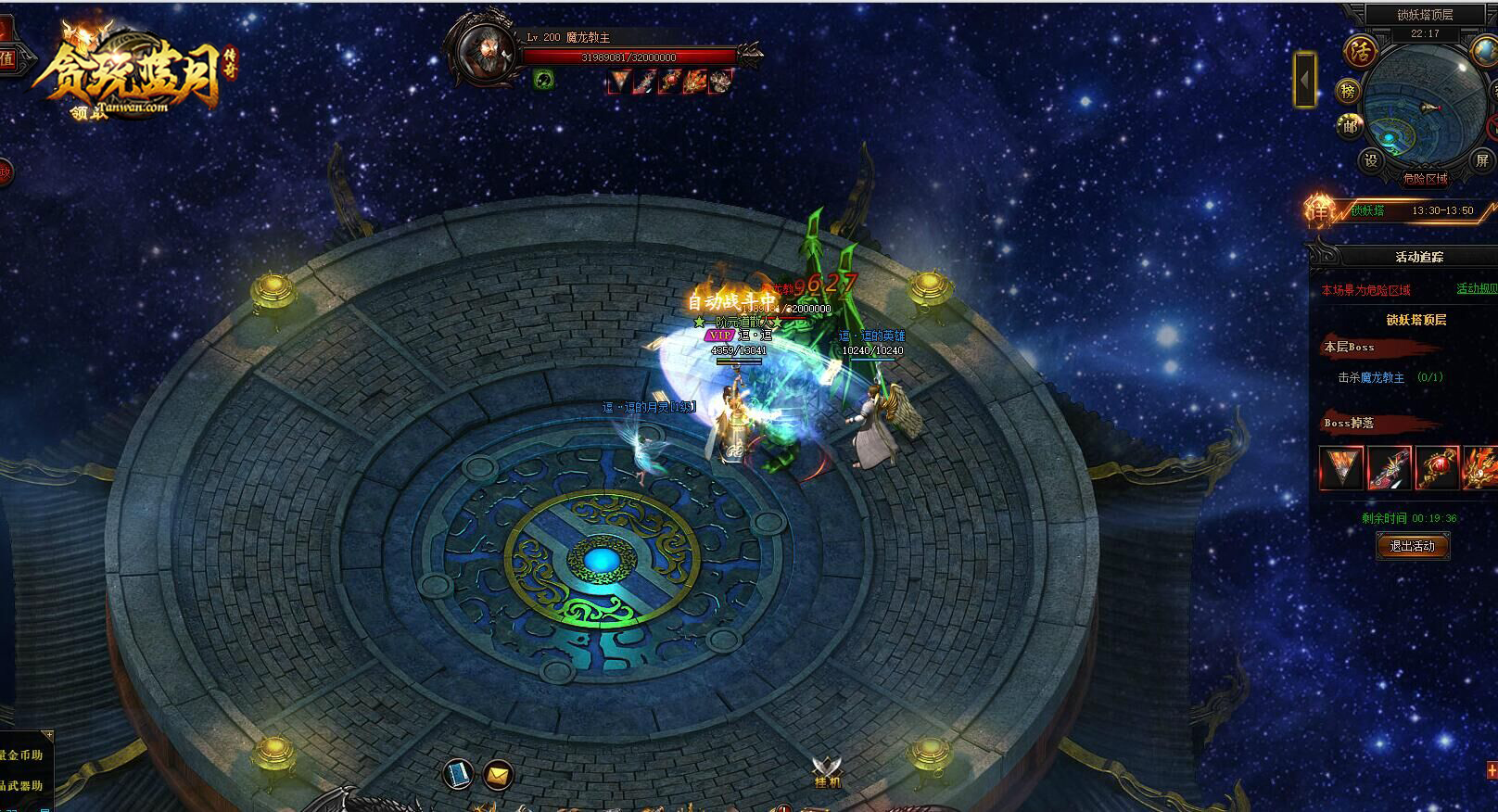The image size is (1498, 812).
Task: Open 活动规则 activity rules link
Action: [1476, 289]
